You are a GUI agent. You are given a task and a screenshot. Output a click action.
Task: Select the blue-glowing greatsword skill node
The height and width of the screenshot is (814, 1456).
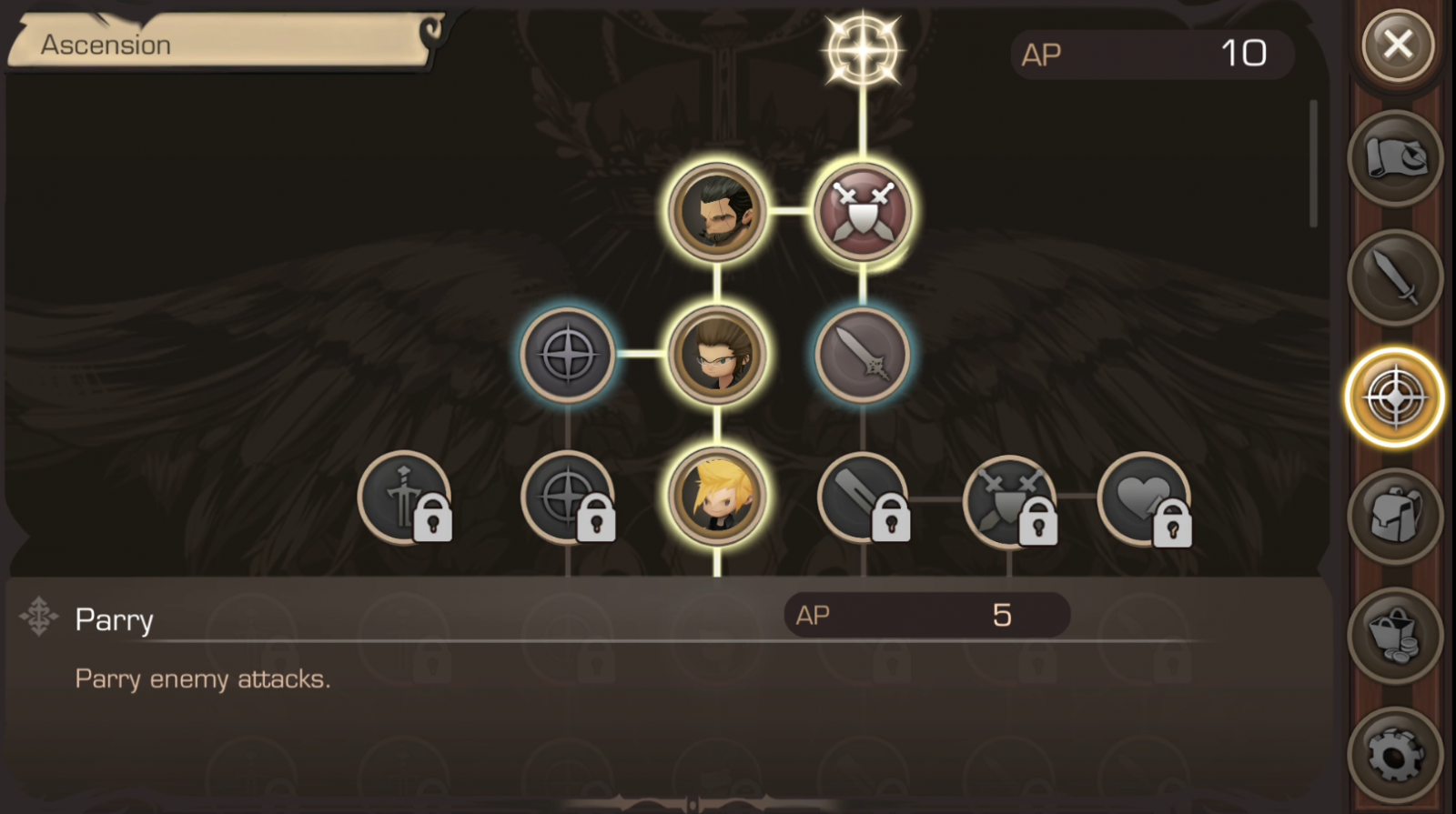(863, 354)
